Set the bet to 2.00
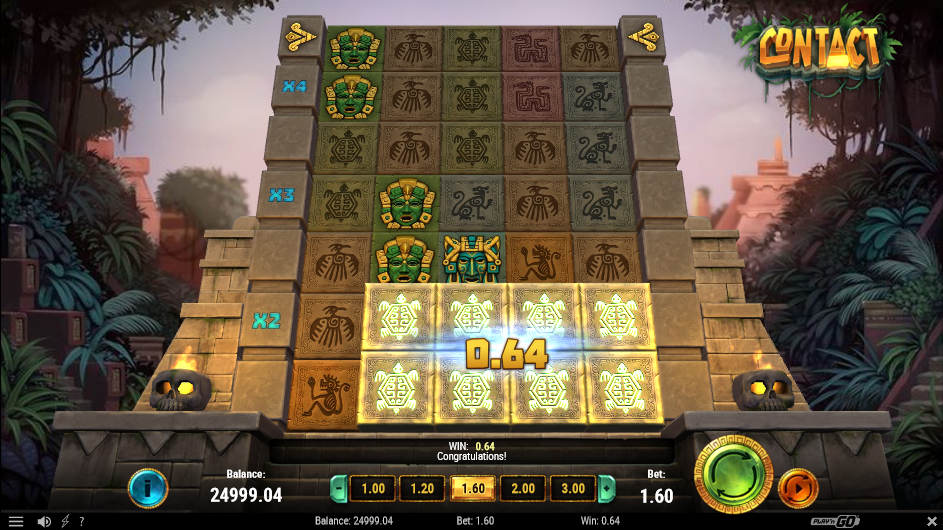Image resolution: width=943 pixels, height=530 pixels. (x=523, y=488)
